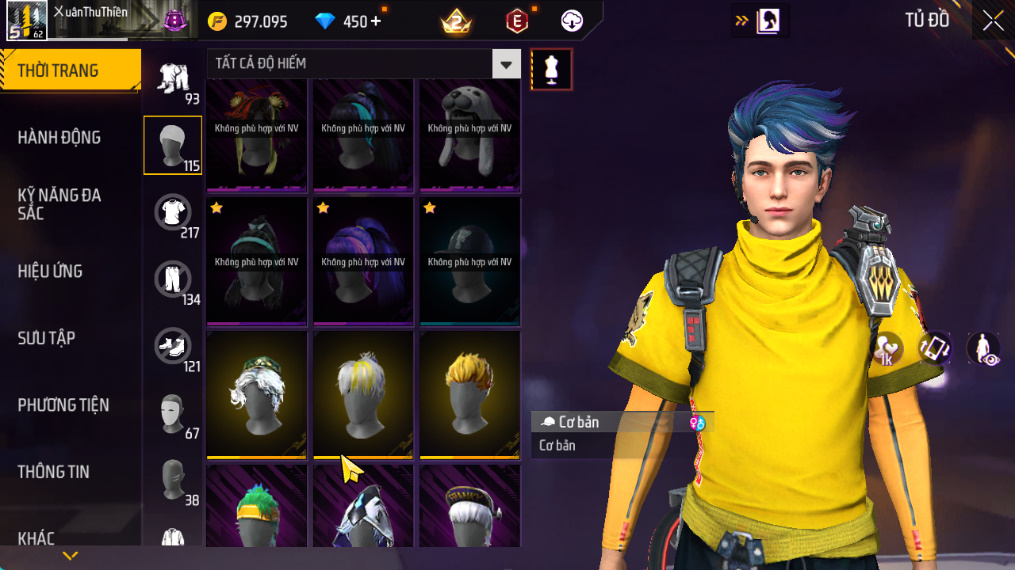Open the HIỆU ỨNG category

[x=51, y=271]
